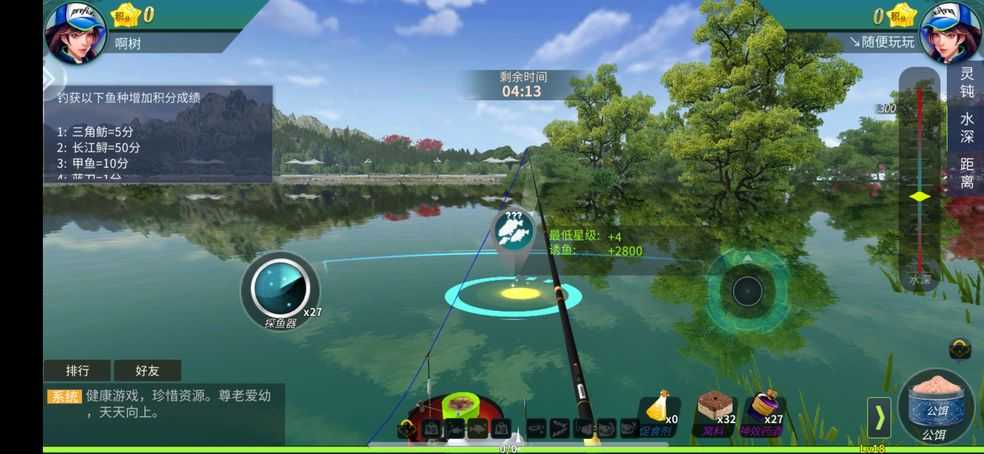Adjust the water depth slider marker

[x=919, y=196]
